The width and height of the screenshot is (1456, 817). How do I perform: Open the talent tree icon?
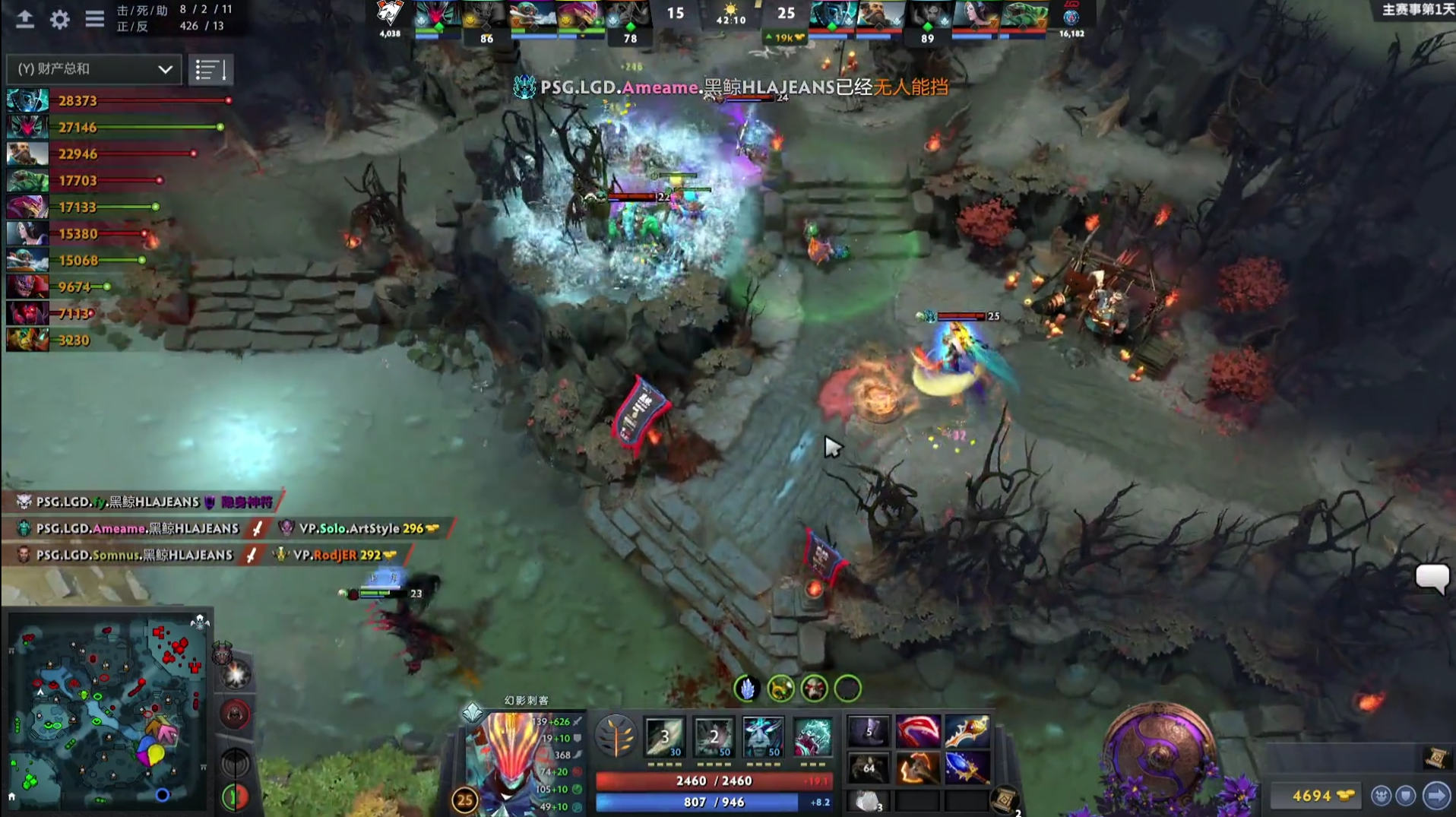pyautogui.click(x=615, y=736)
